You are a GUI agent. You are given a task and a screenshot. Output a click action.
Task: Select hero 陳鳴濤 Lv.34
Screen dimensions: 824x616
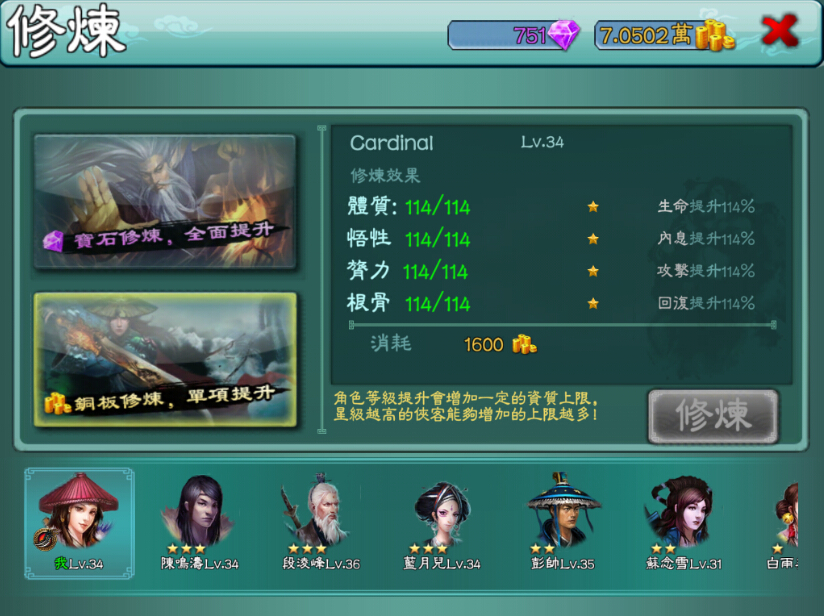[x=200, y=522]
